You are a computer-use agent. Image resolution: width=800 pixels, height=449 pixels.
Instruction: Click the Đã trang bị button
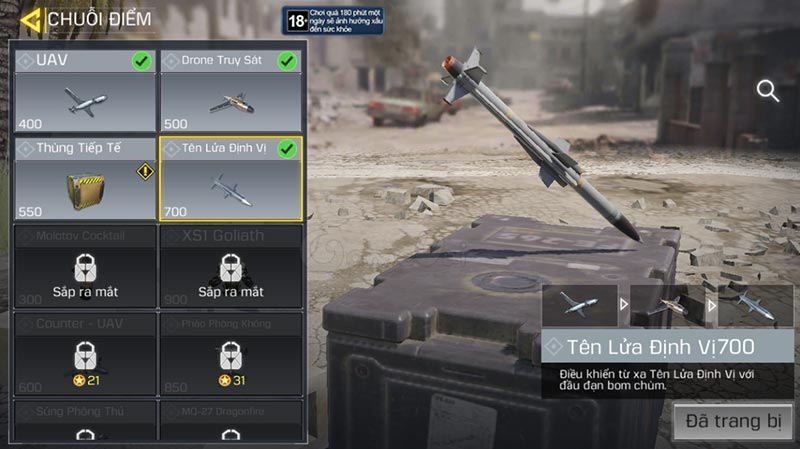(733, 421)
